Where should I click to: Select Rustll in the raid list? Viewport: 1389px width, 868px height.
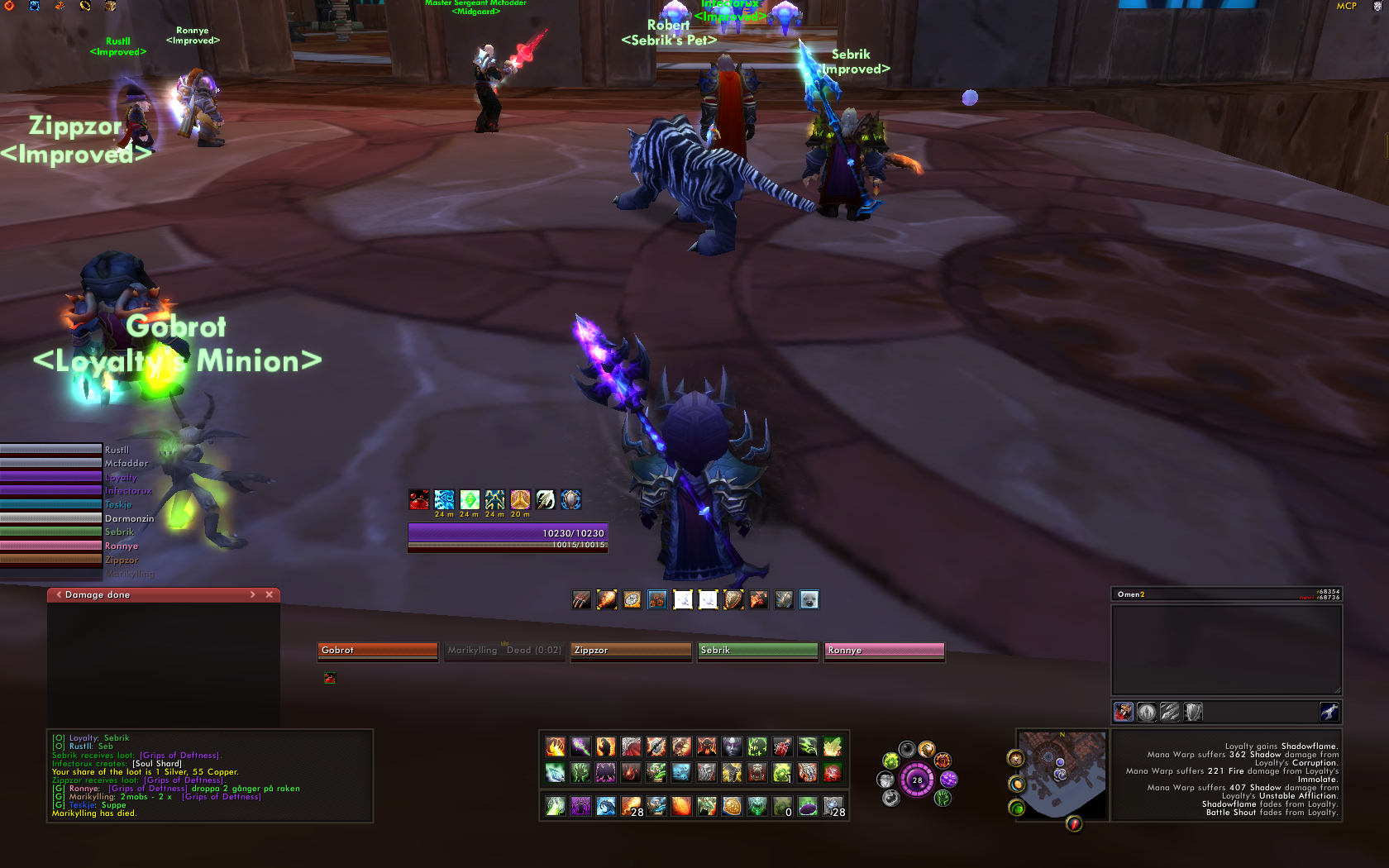coord(51,450)
